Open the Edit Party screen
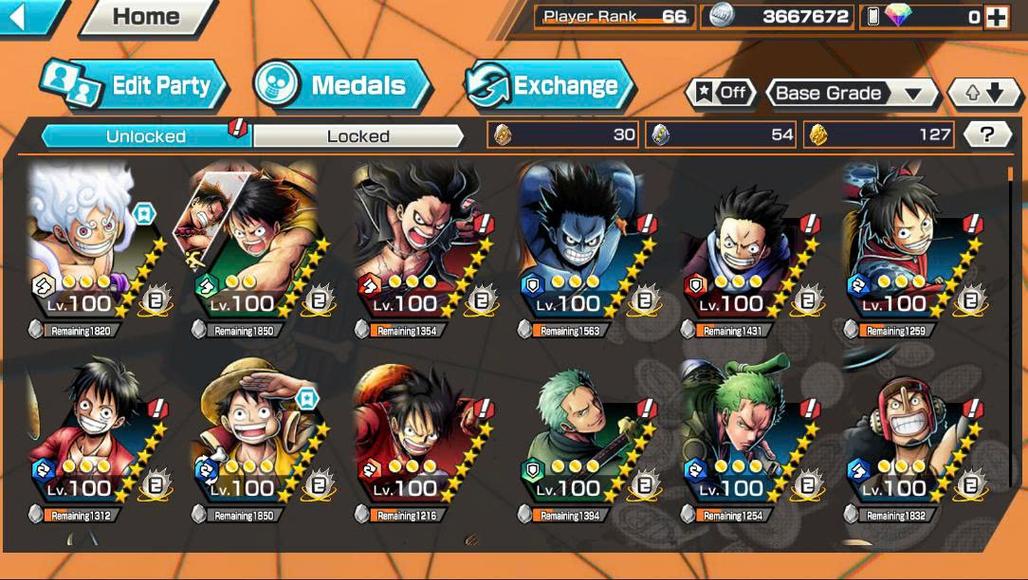 coord(134,86)
